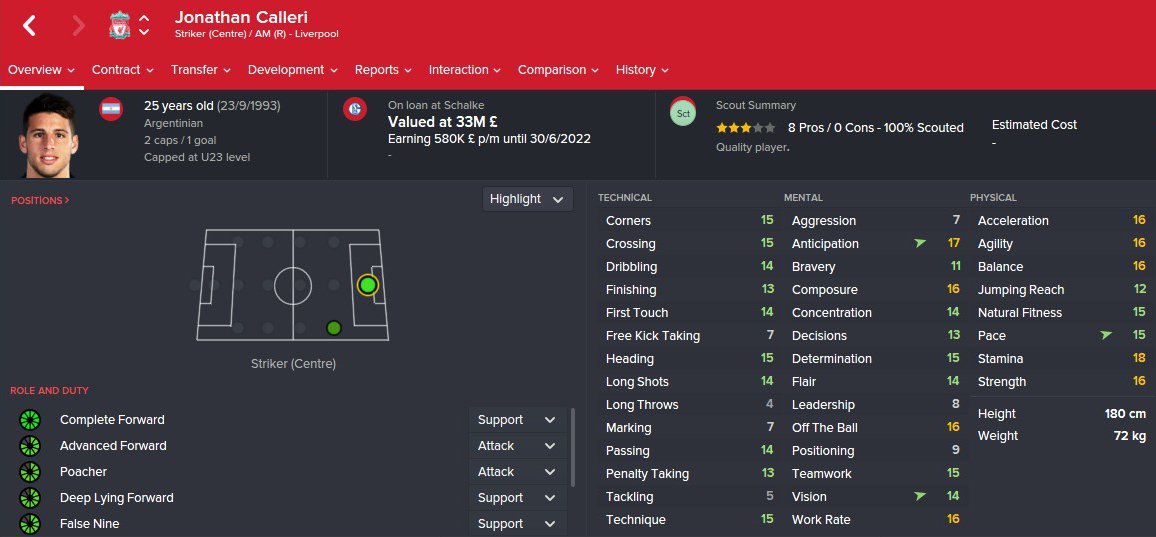Screen dimensions: 1156x537
Task: Change Complete Forward duty dropdown
Action: (516, 420)
